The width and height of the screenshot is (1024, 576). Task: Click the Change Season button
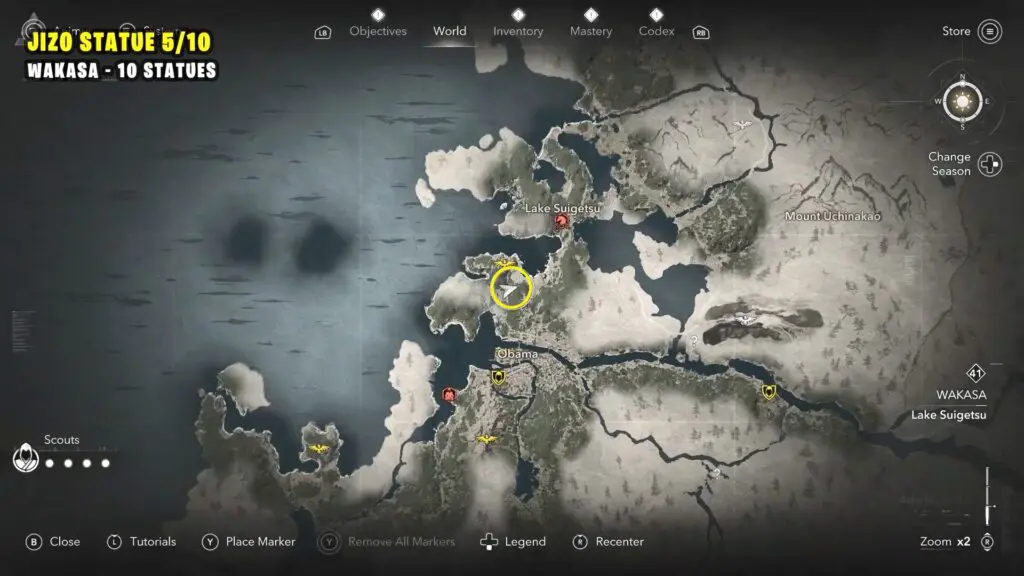pos(989,164)
